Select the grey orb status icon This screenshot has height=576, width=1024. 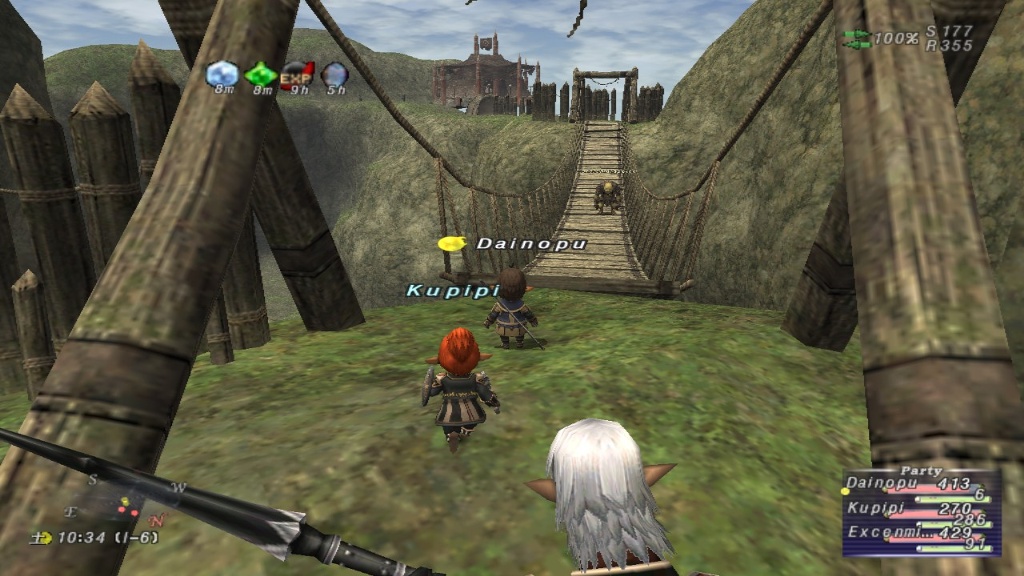[x=334, y=74]
